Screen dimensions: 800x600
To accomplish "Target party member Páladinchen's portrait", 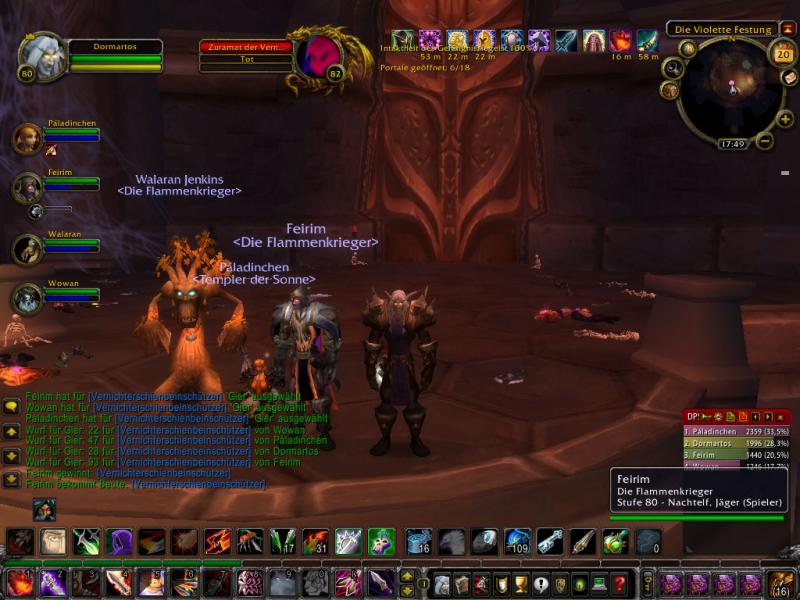I will 27,139.
